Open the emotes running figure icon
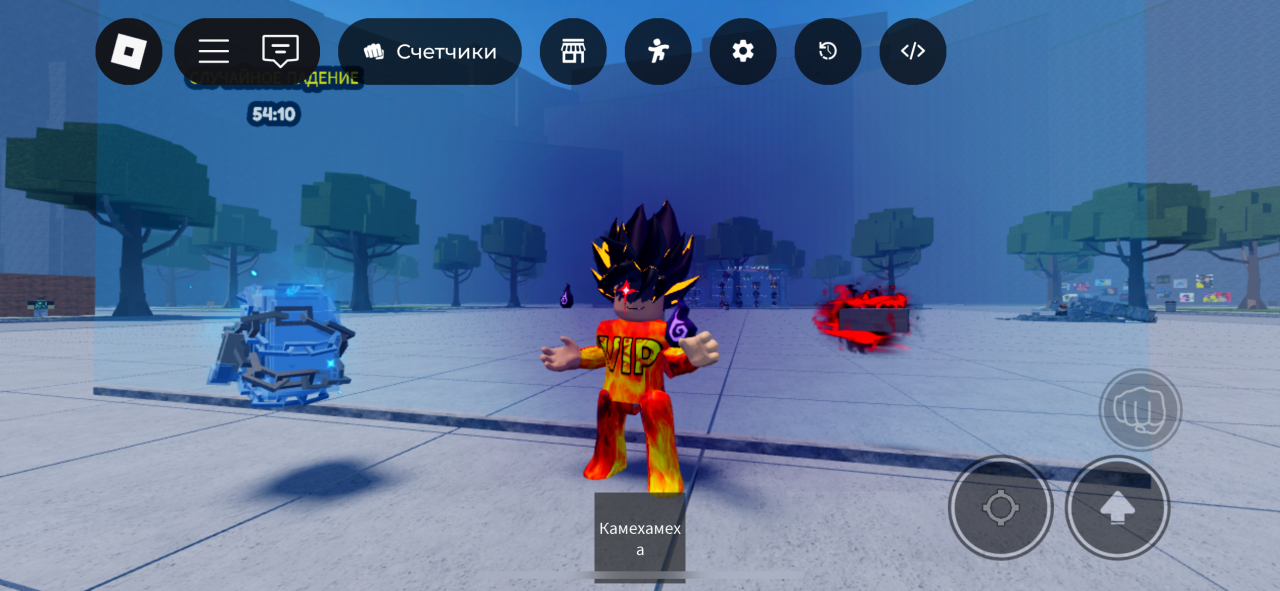The width and height of the screenshot is (1280, 591). tap(658, 51)
